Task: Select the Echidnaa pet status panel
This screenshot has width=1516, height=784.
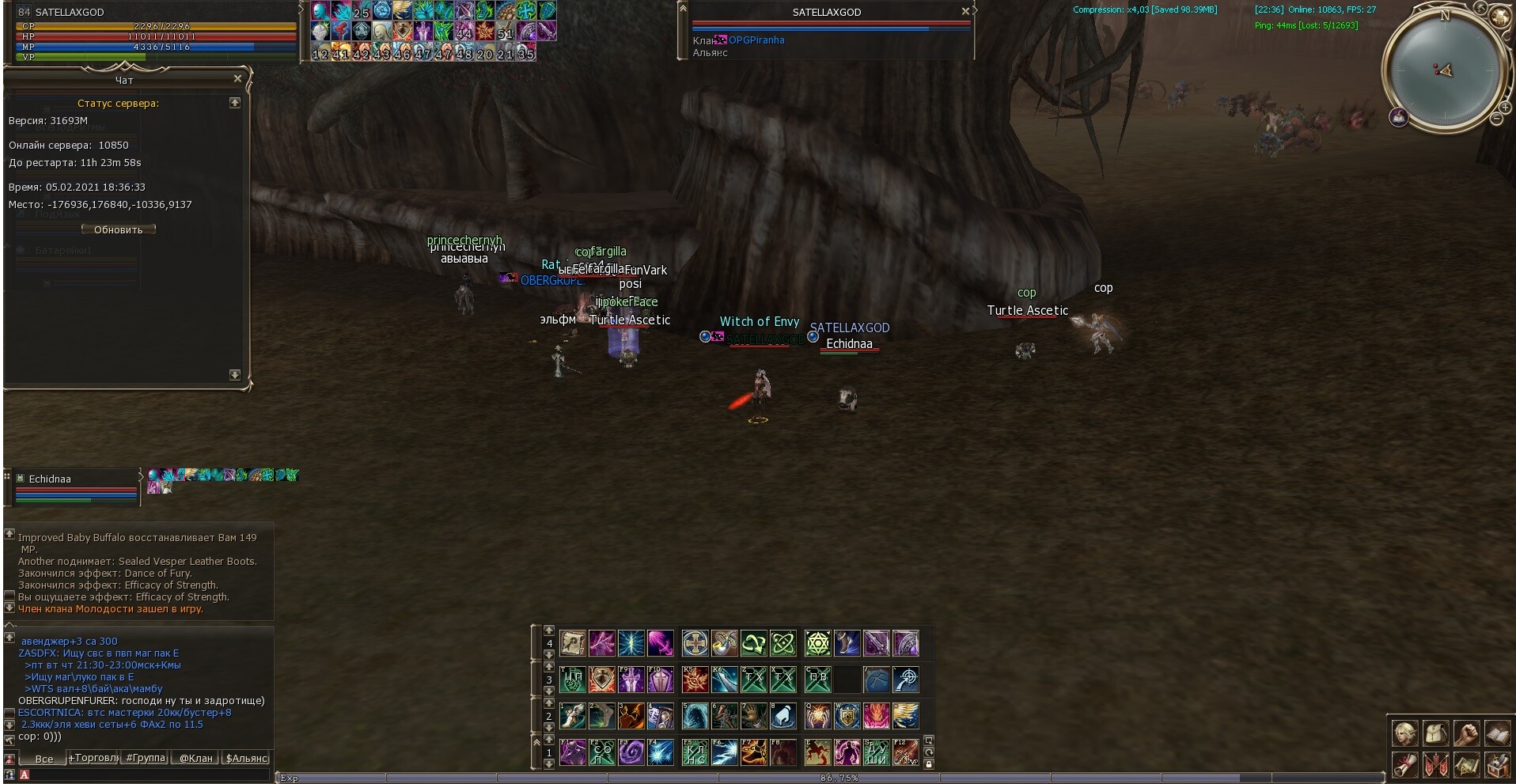Action: (75, 487)
